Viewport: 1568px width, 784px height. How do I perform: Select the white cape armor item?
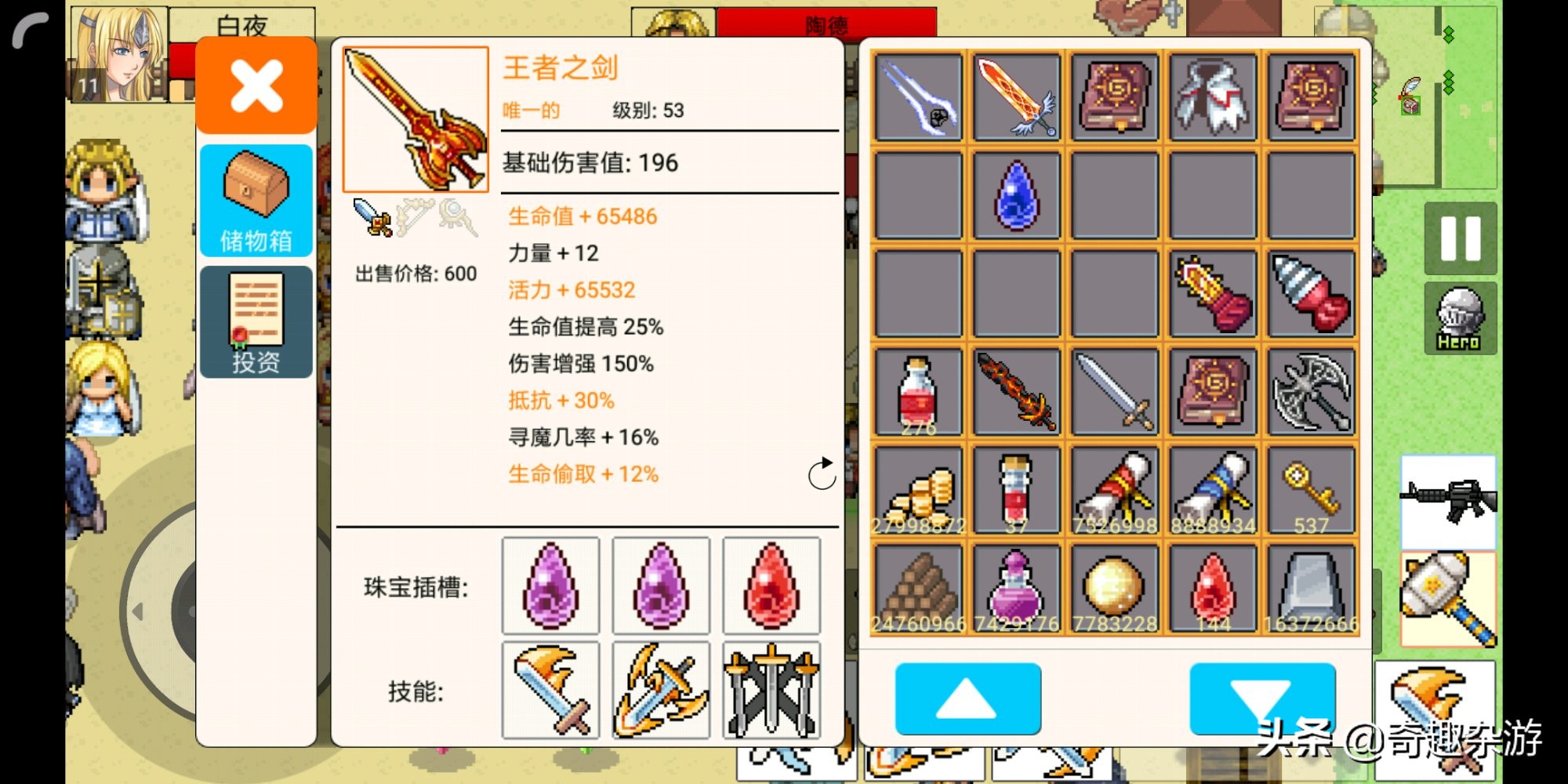[x=1212, y=96]
